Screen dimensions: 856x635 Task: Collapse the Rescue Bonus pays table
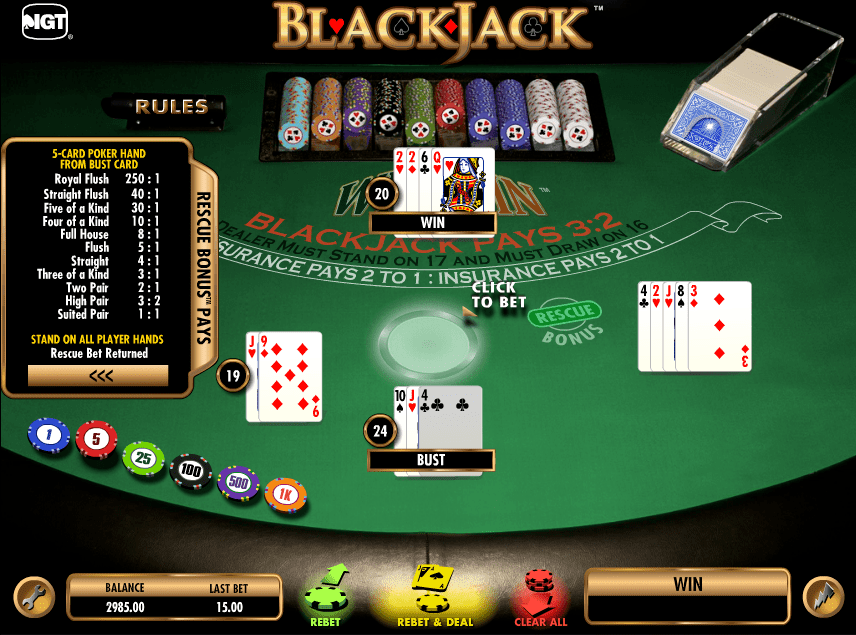click(98, 376)
